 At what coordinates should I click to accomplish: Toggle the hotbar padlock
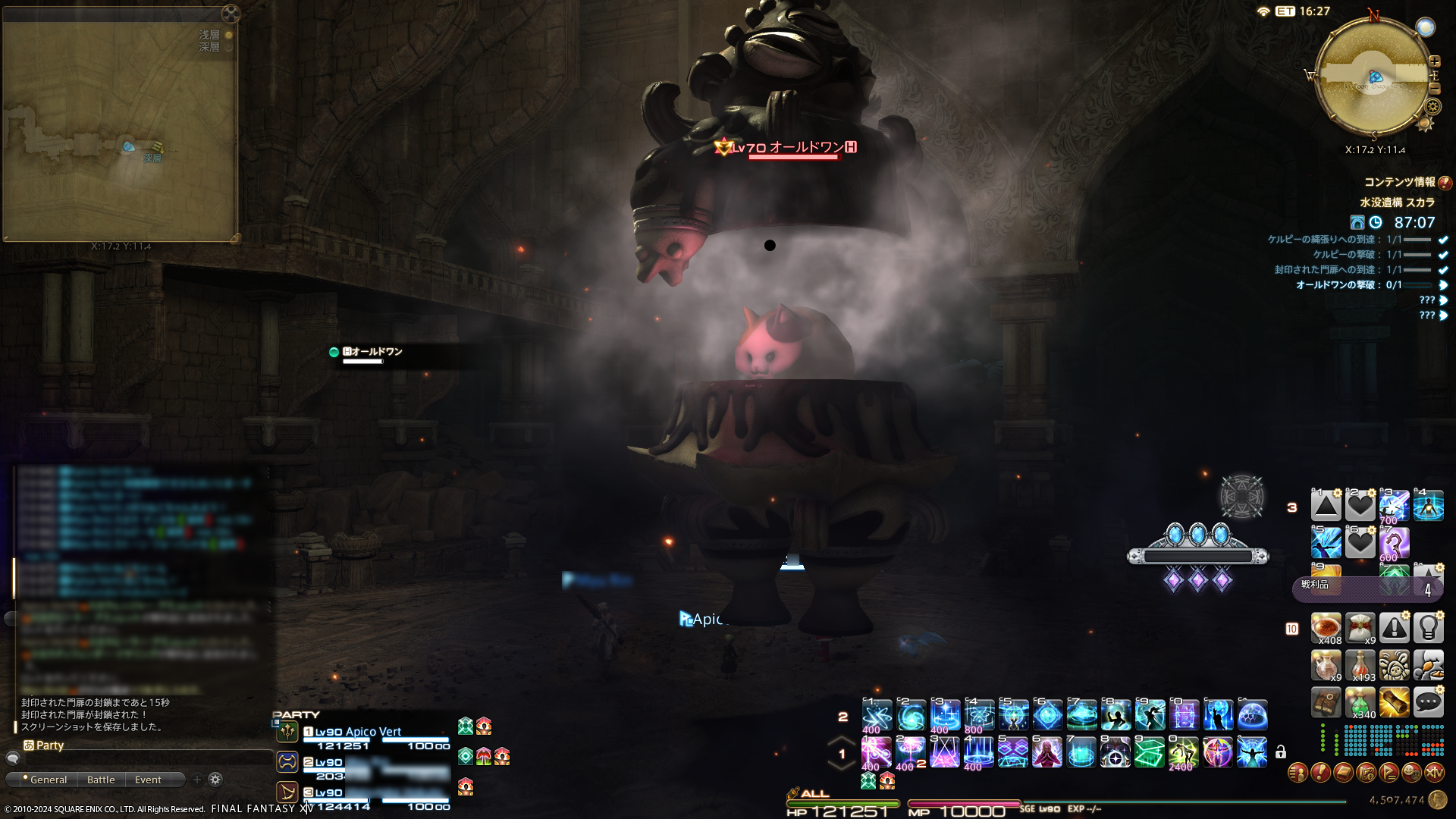(1281, 752)
